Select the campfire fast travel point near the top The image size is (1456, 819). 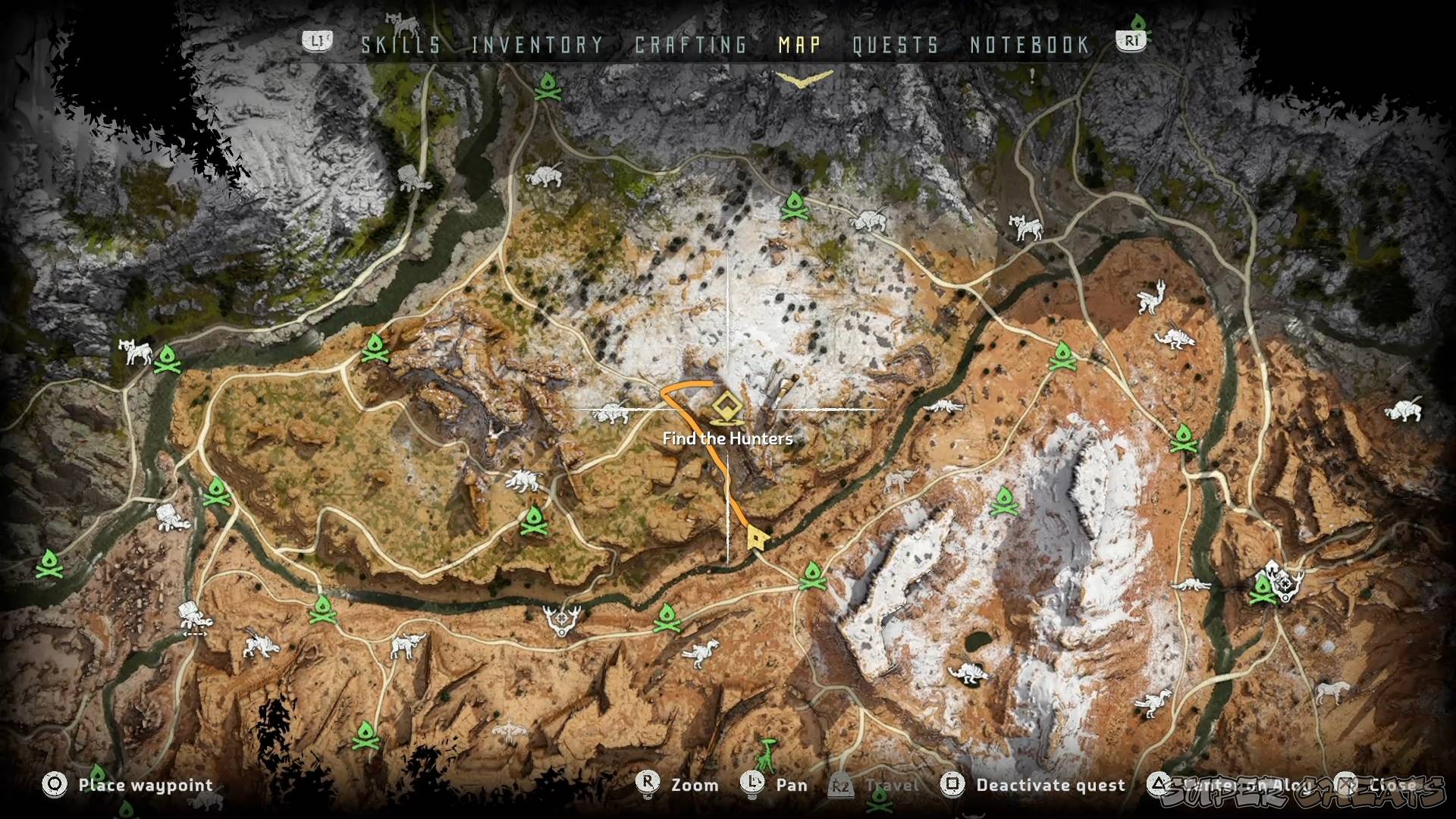[548, 86]
